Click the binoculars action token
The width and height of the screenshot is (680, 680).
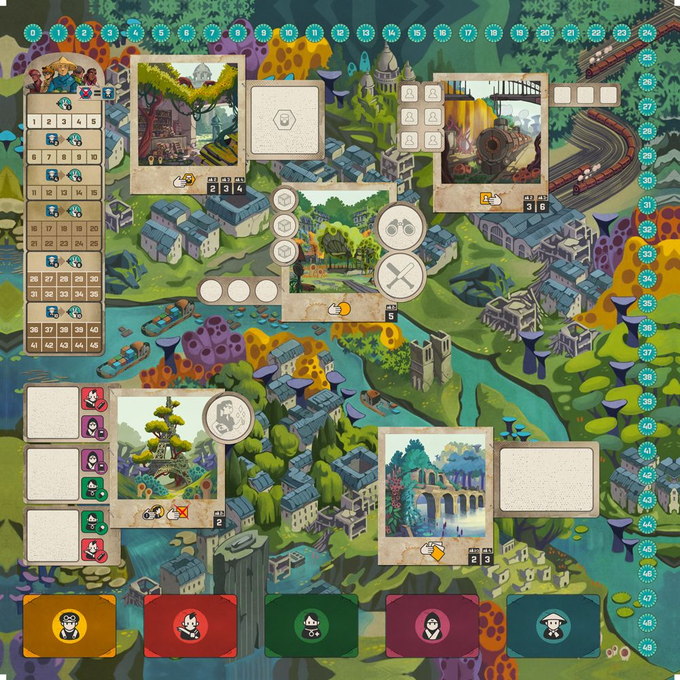(x=400, y=227)
